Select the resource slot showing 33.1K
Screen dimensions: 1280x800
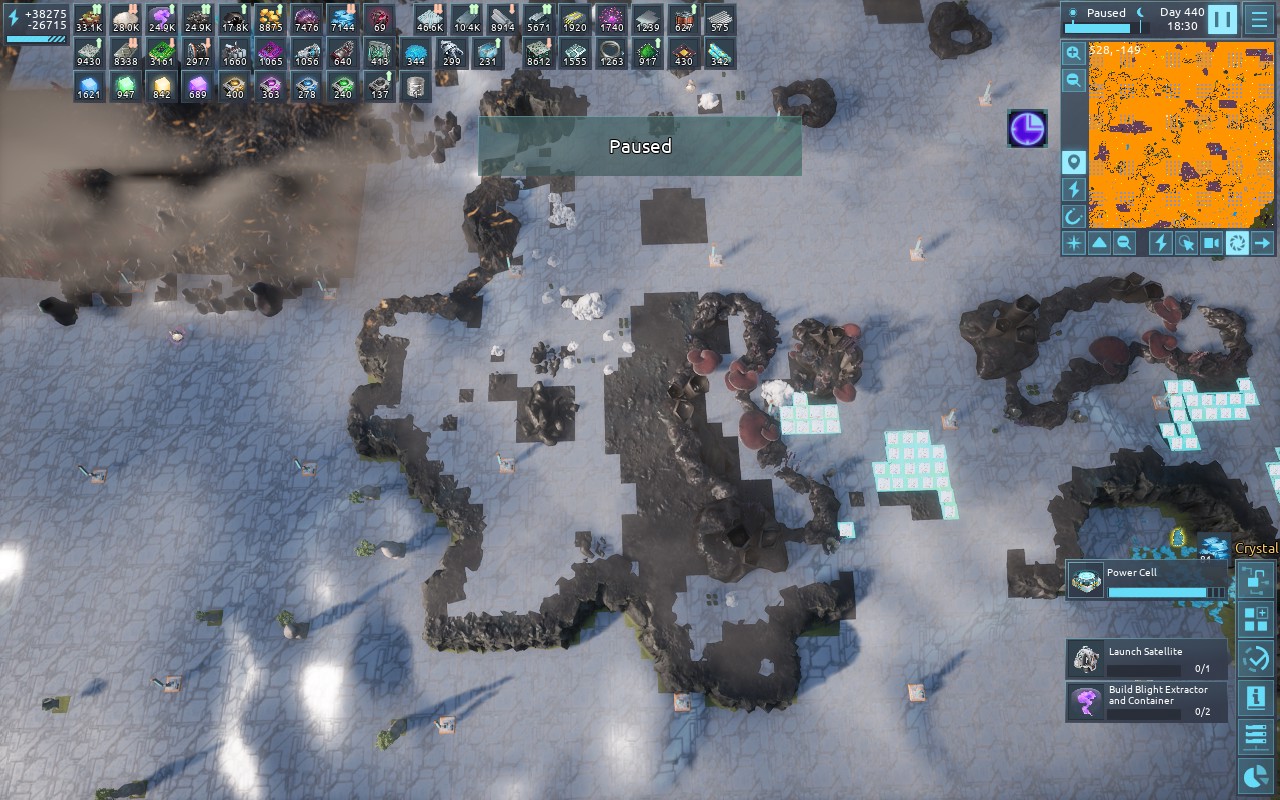click(x=89, y=19)
